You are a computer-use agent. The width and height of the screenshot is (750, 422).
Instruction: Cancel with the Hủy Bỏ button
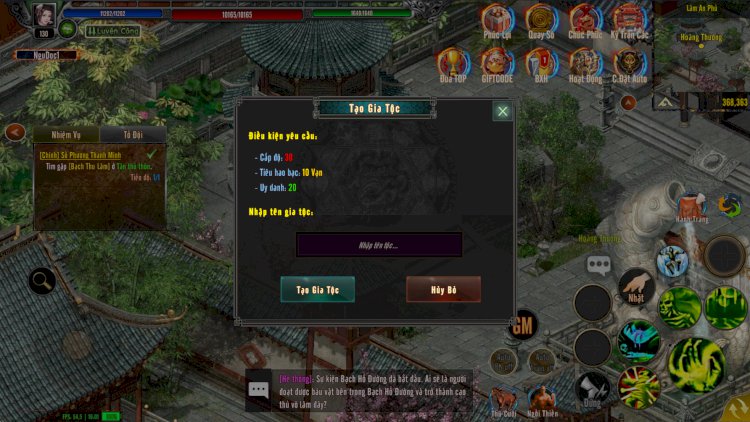click(x=443, y=289)
